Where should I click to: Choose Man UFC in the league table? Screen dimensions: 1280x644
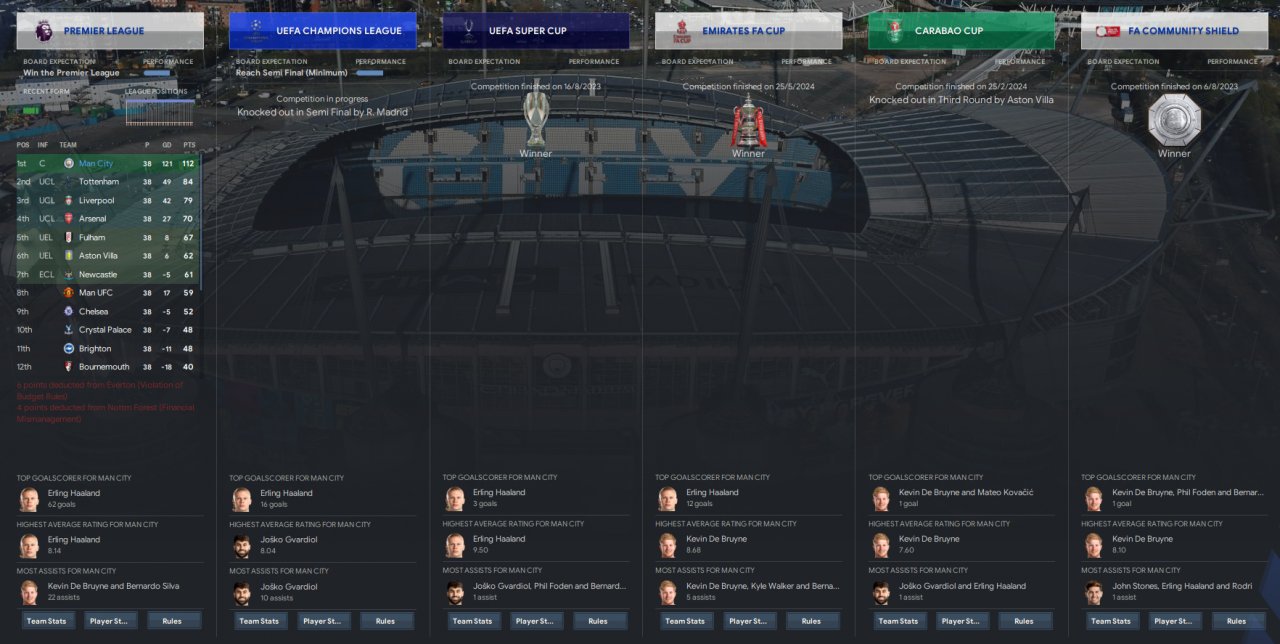95,293
